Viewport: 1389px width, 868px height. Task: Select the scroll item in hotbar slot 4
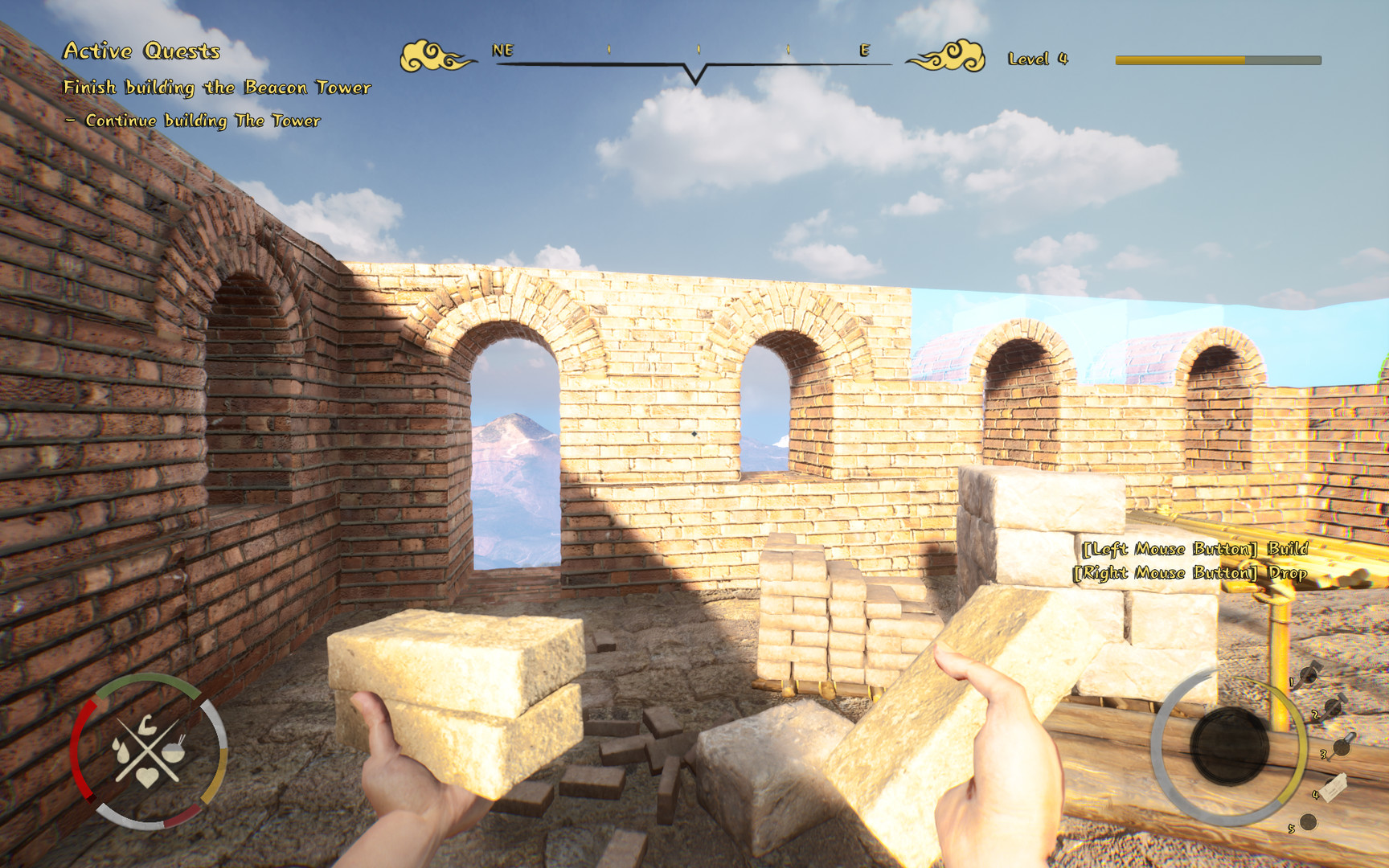click(1334, 788)
